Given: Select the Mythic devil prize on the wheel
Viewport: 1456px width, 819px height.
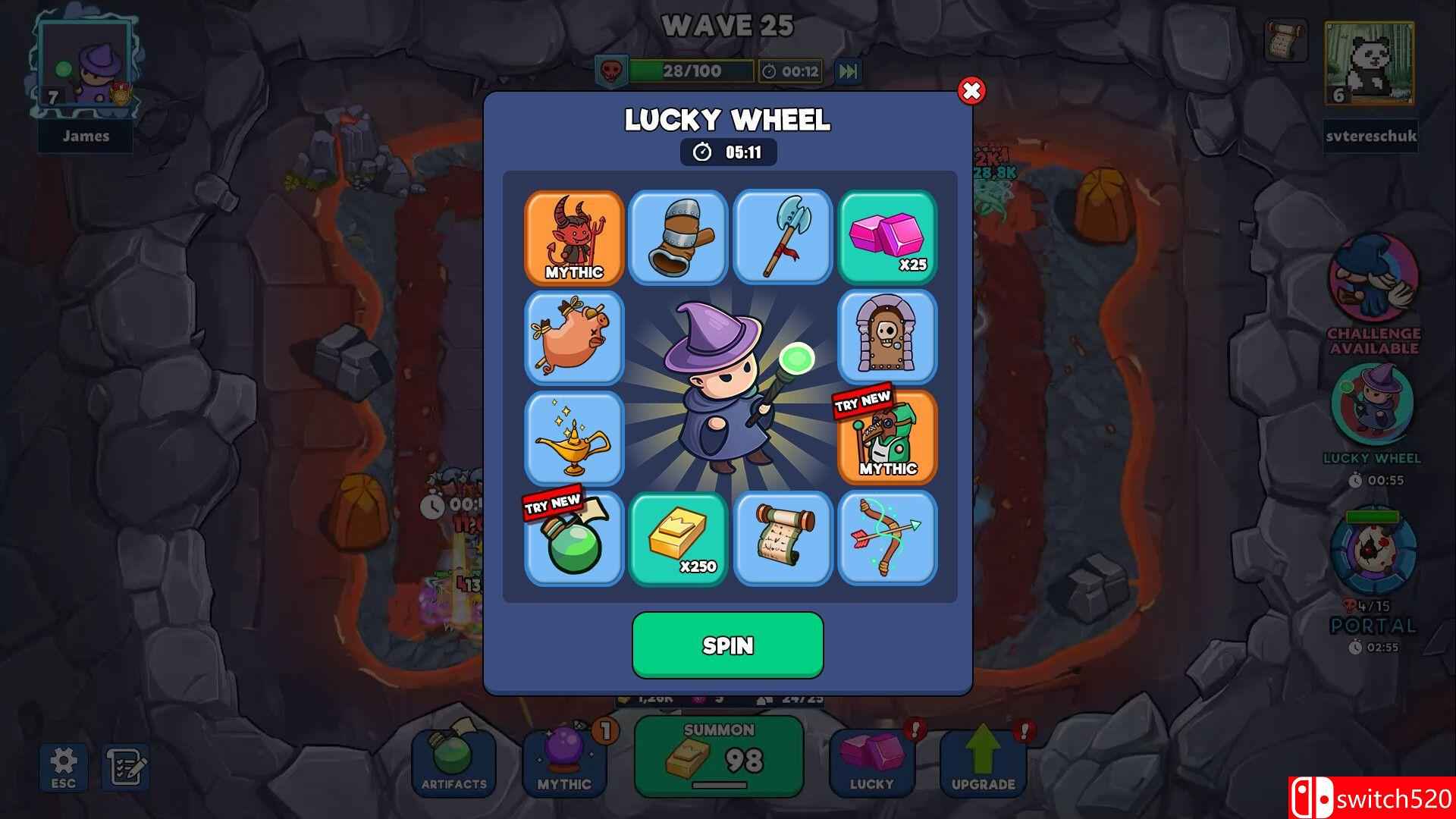Looking at the screenshot, I should (x=574, y=239).
